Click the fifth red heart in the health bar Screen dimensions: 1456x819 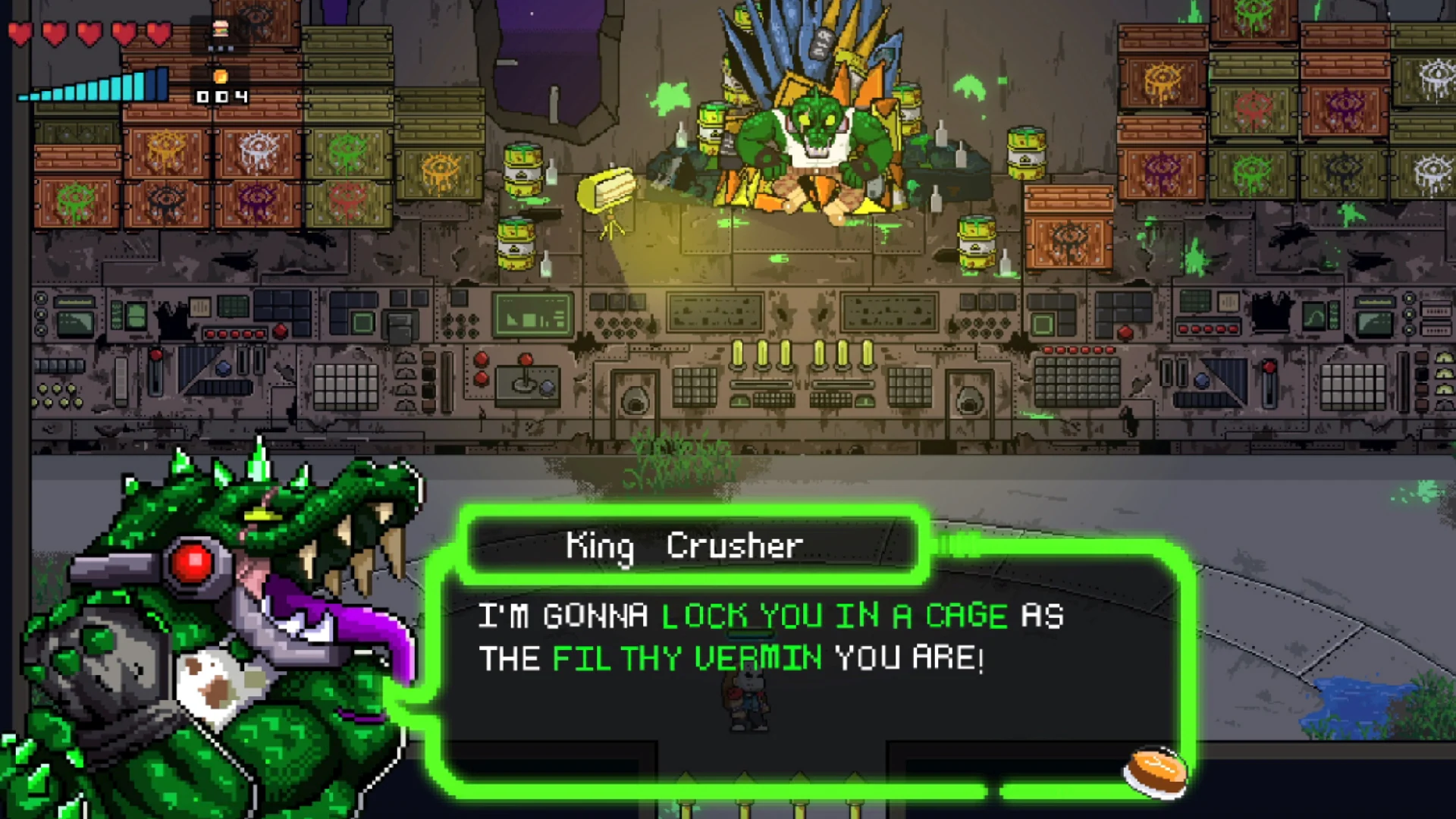(158, 33)
